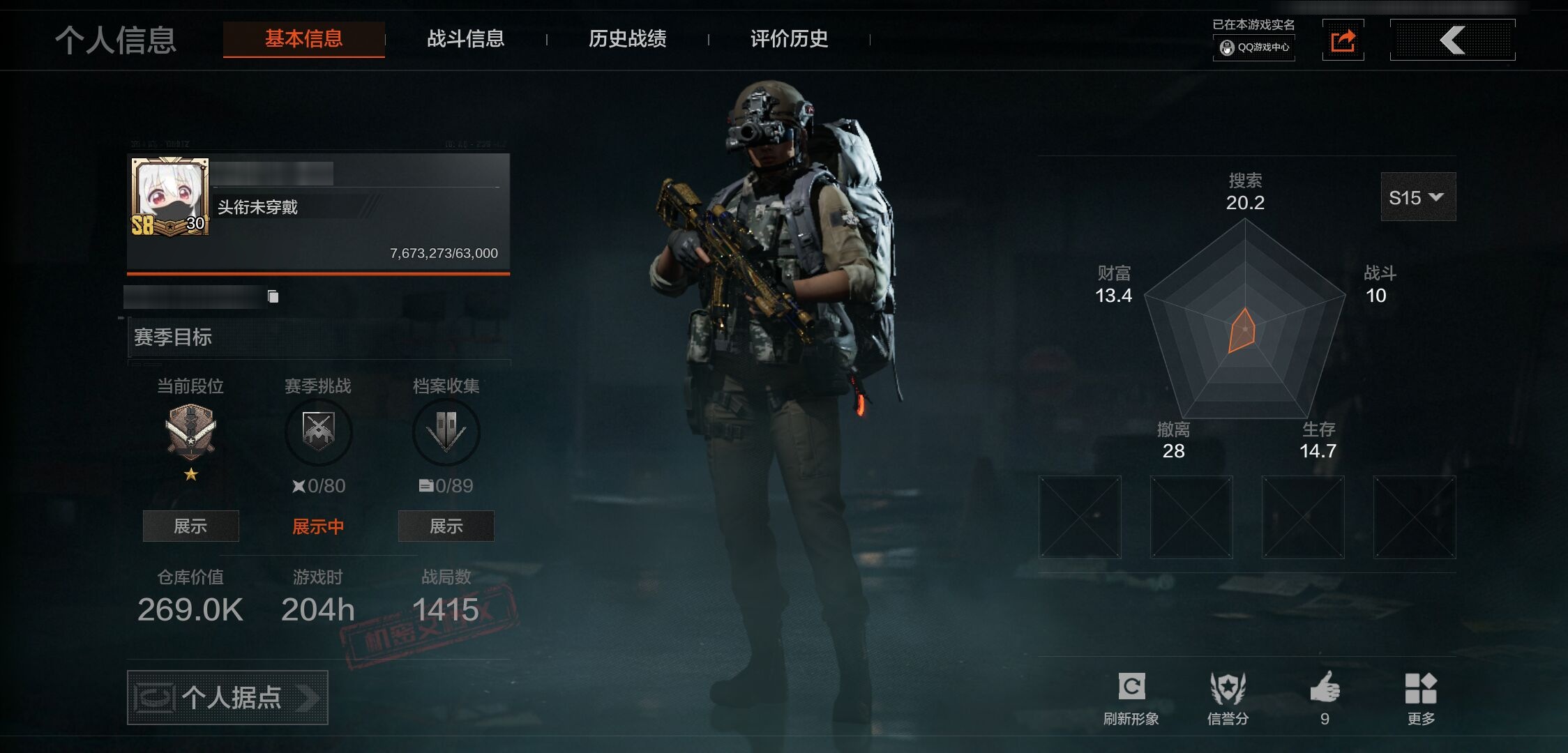
Task: Select the 历史战绩 tab
Action: point(627,39)
